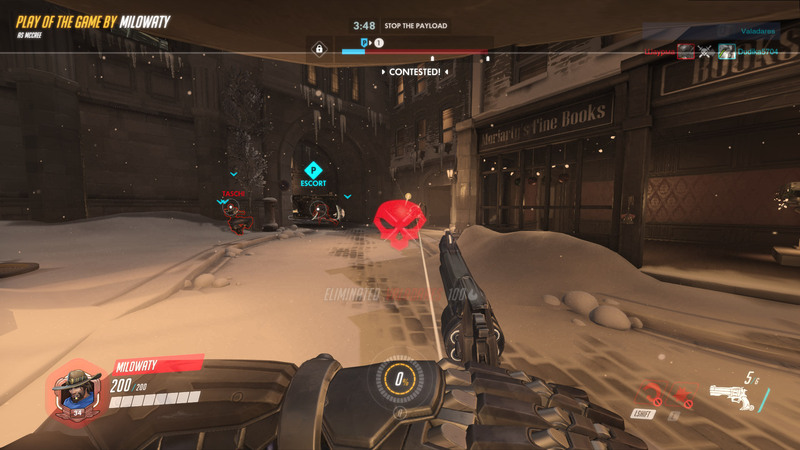800x450 pixels.
Task: Click the ultimate charge meter
Action: (x=401, y=380)
